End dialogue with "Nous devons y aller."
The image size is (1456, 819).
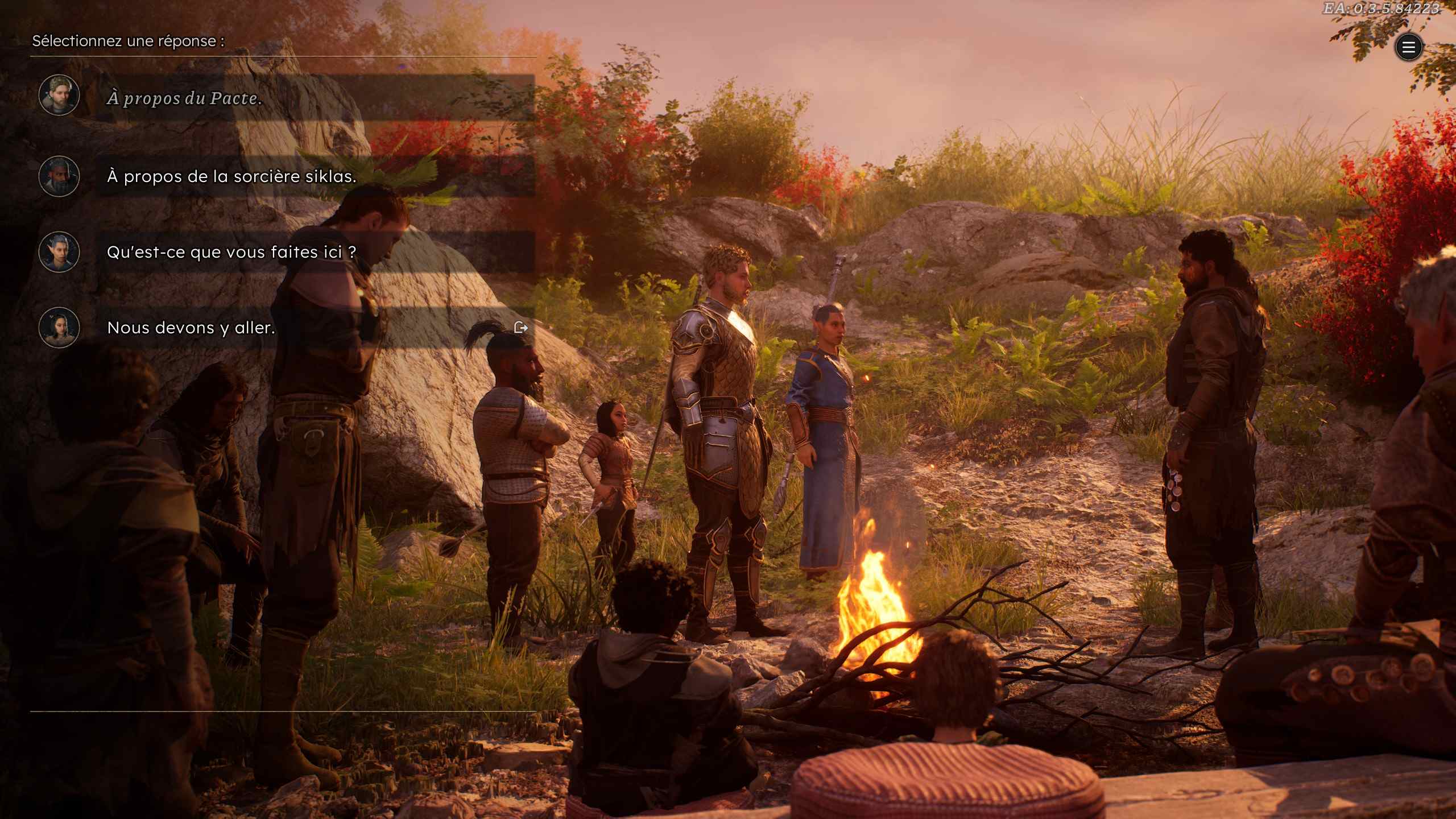click(191, 328)
